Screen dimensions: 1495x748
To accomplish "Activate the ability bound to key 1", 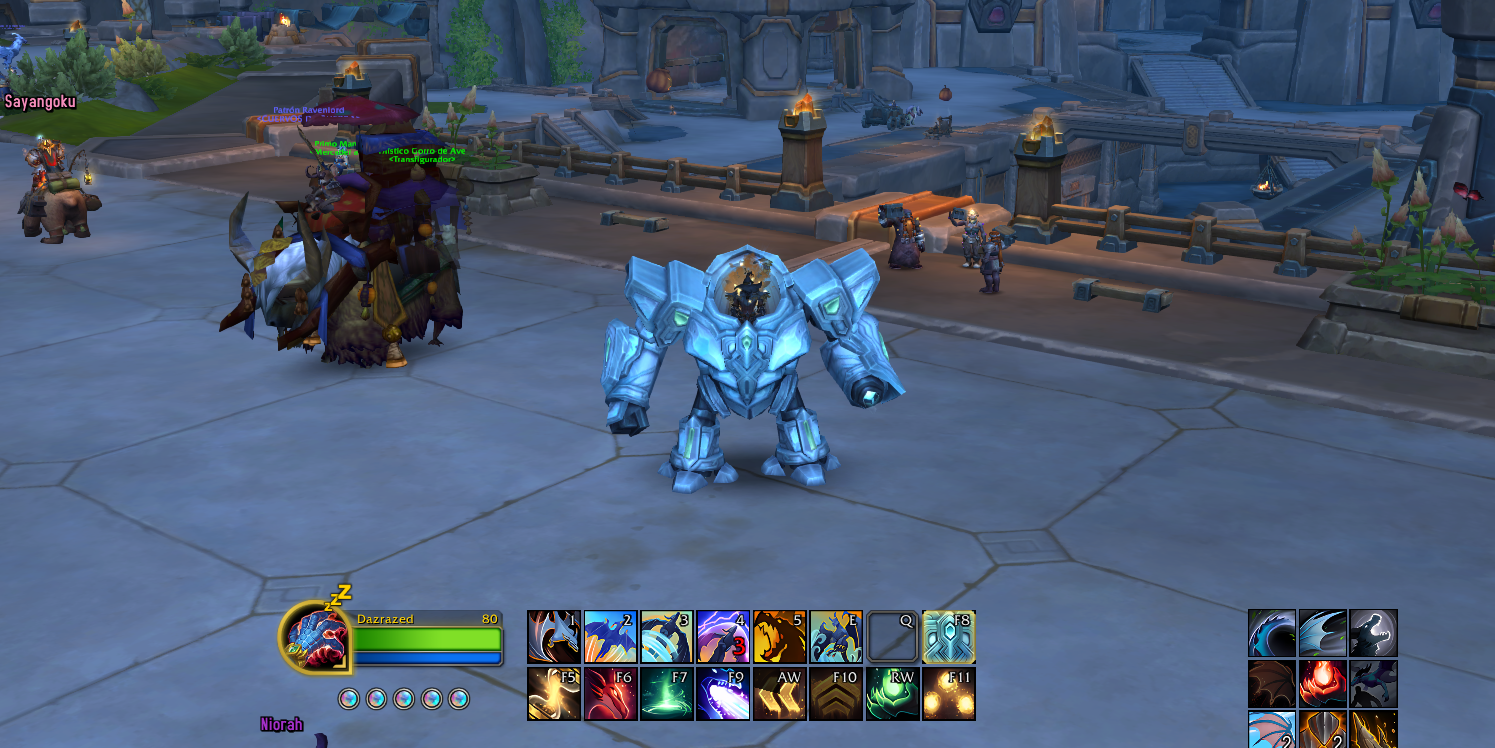I will tap(554, 637).
